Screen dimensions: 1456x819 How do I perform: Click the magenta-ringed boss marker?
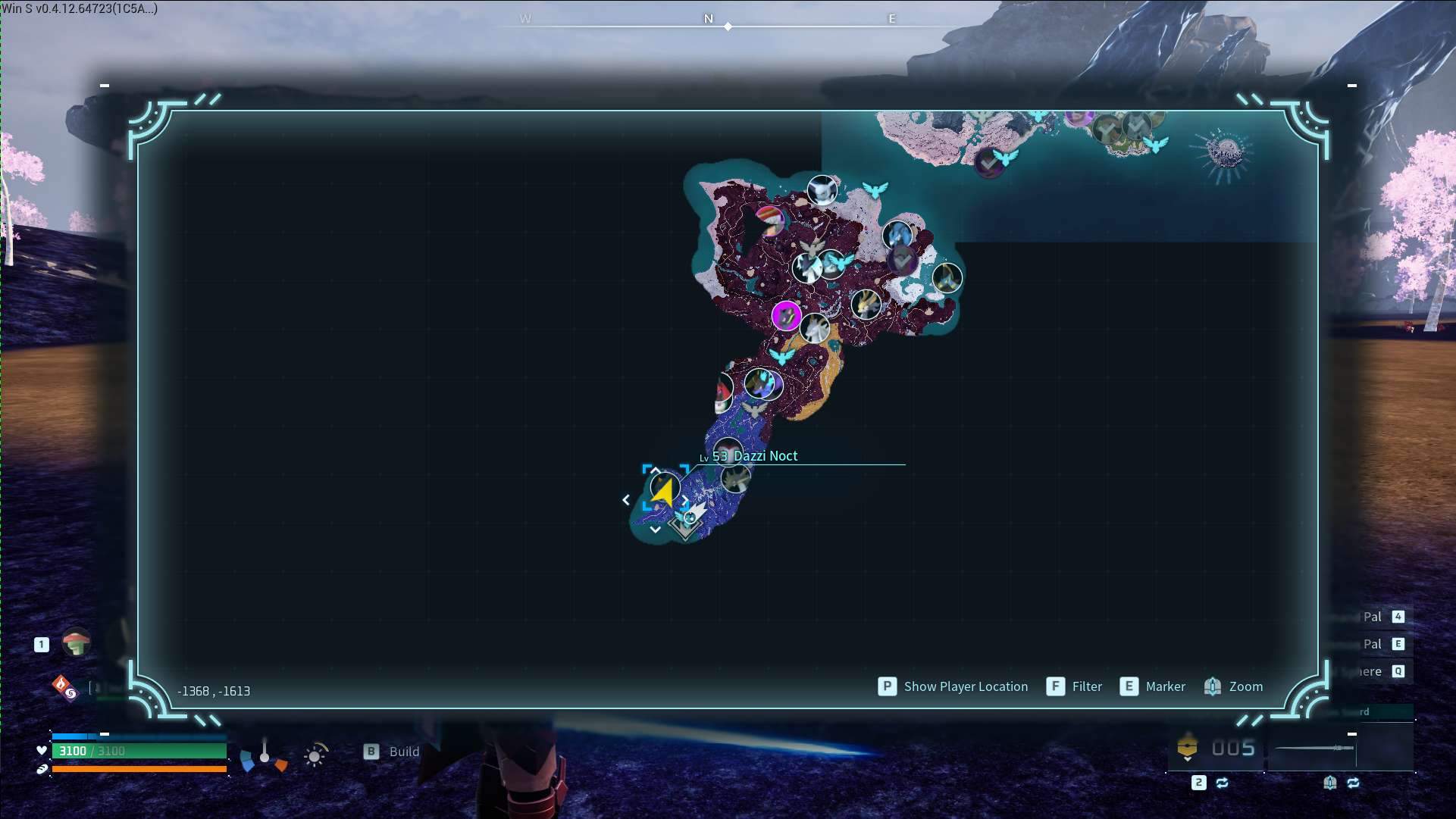point(786,315)
